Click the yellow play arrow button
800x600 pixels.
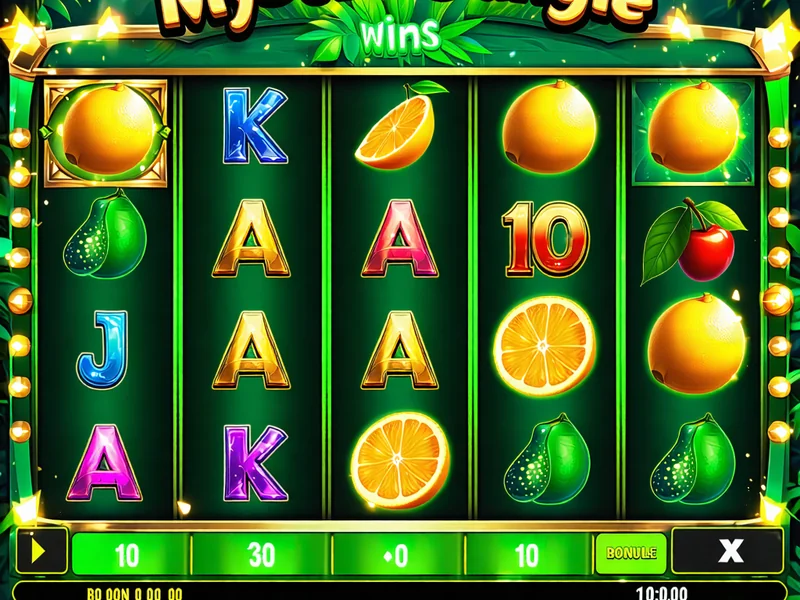pyautogui.click(x=41, y=551)
